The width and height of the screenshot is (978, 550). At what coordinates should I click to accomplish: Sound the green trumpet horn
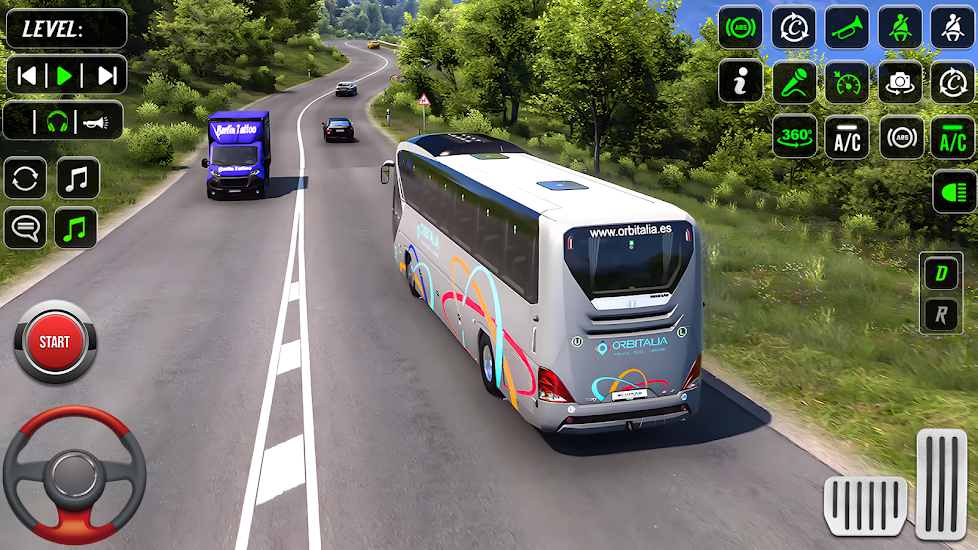847,28
